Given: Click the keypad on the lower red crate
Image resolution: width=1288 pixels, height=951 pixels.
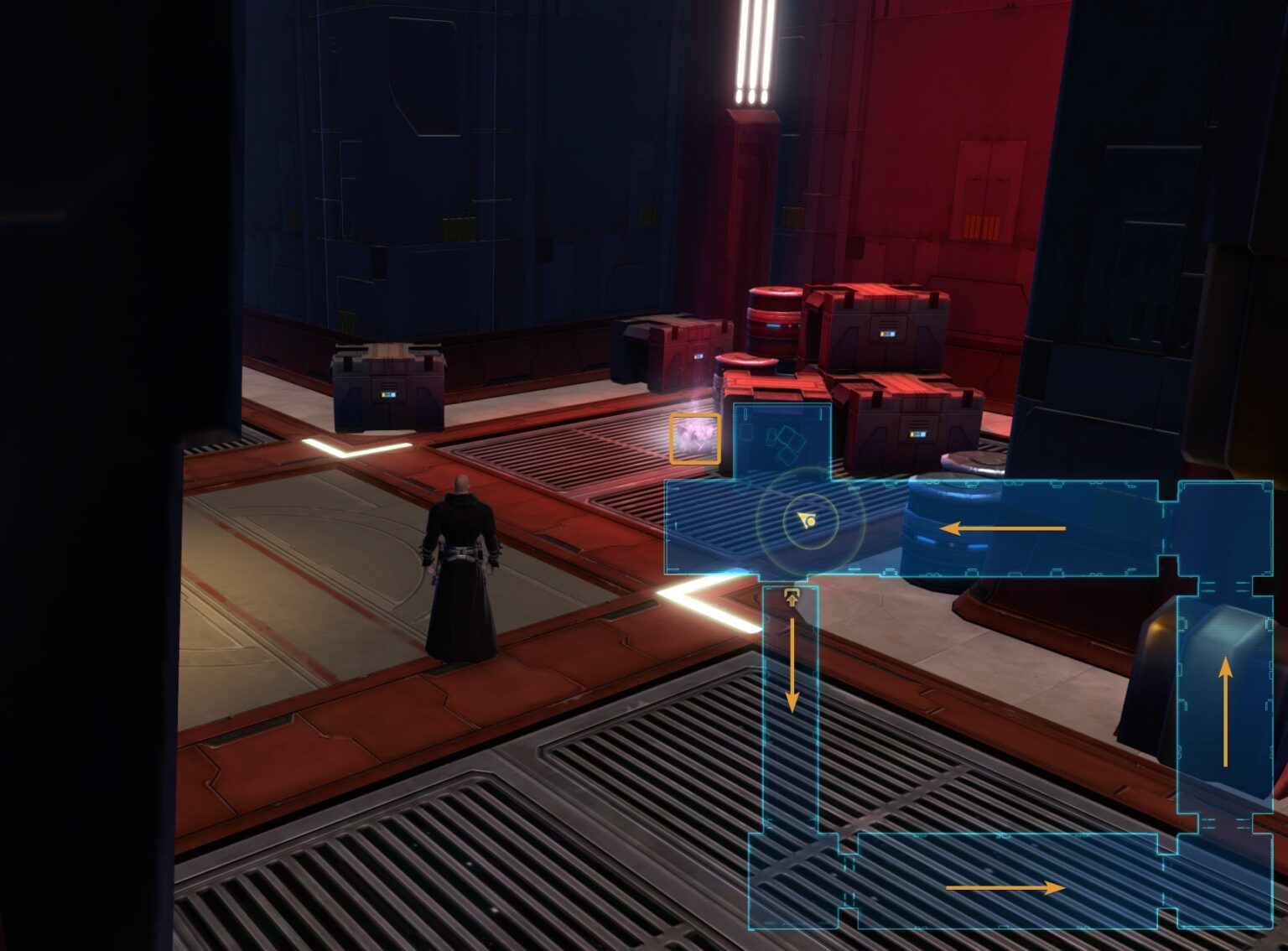Looking at the screenshot, I should [x=918, y=434].
